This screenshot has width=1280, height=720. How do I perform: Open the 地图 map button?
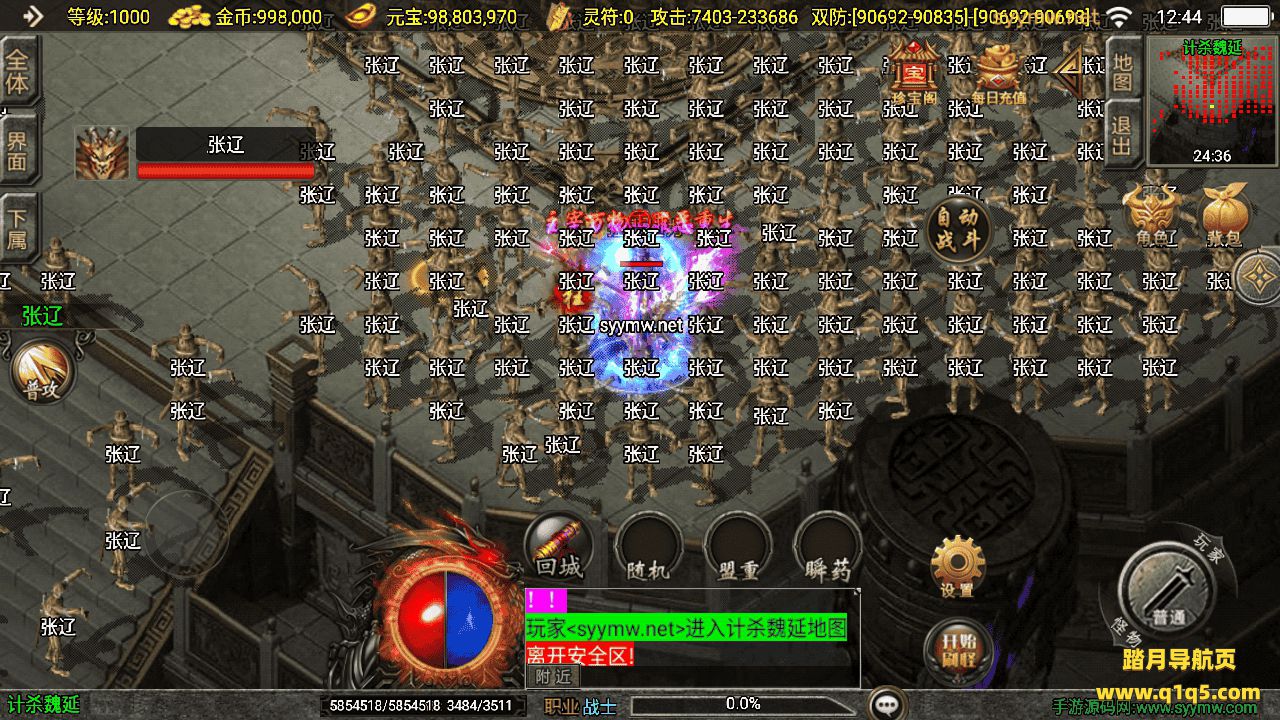pos(1123,72)
